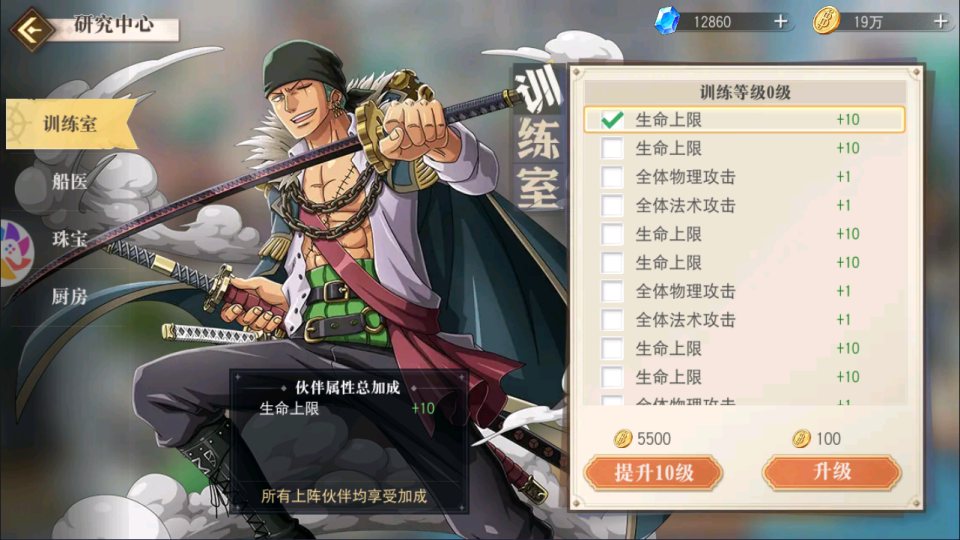Add more gold coins with plus button
Image resolution: width=960 pixels, height=540 pixels.
tap(940, 21)
